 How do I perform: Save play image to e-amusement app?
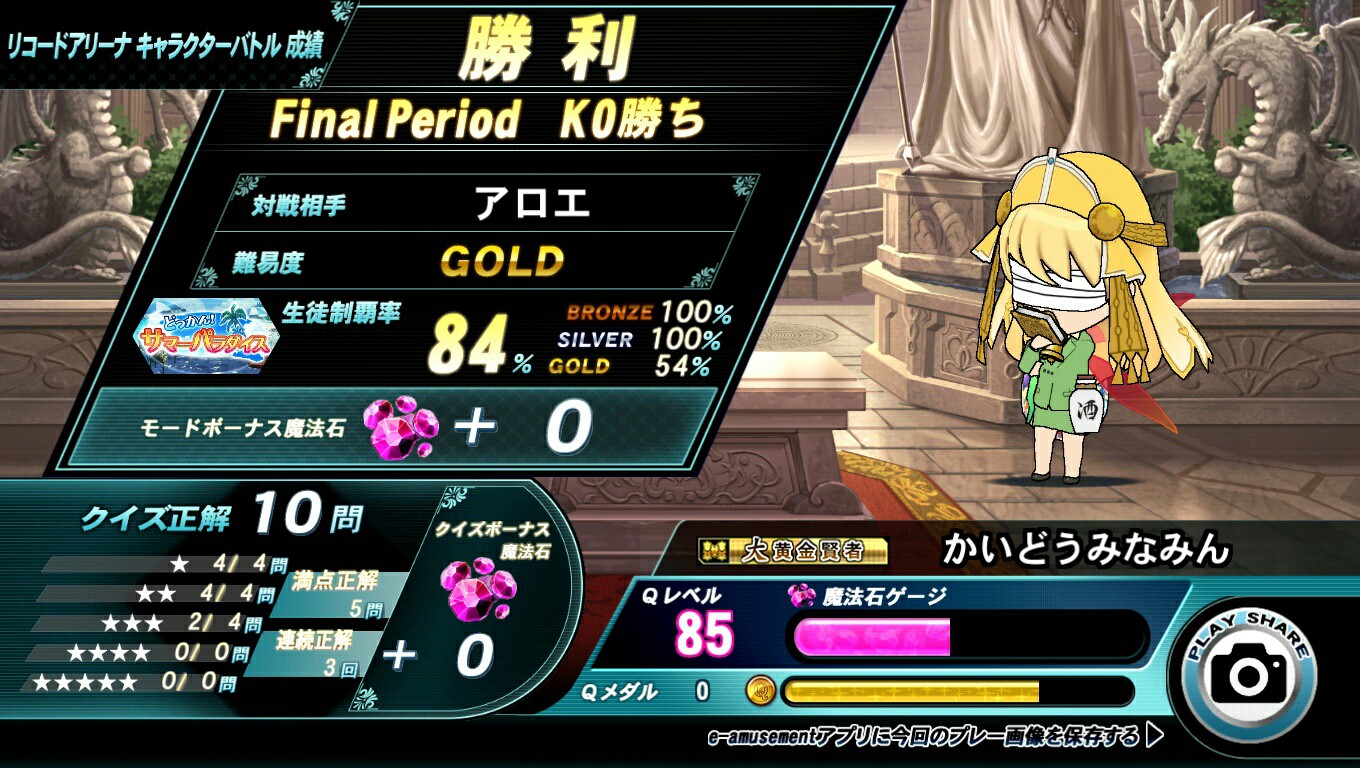click(x=935, y=738)
